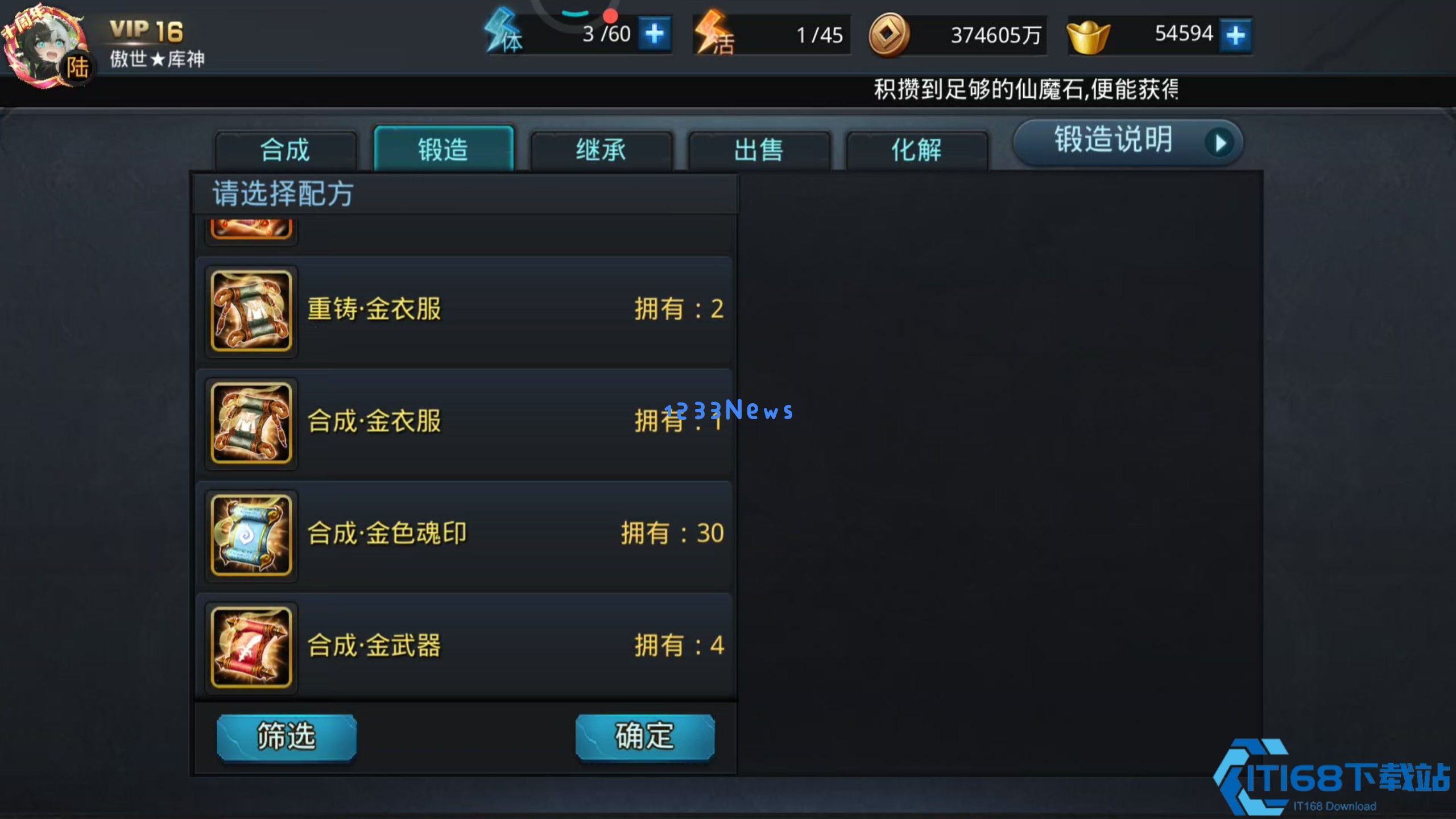This screenshot has width=1456, height=819.
Task: Expand the 锻造说明 panel via arrow
Action: tap(1221, 142)
